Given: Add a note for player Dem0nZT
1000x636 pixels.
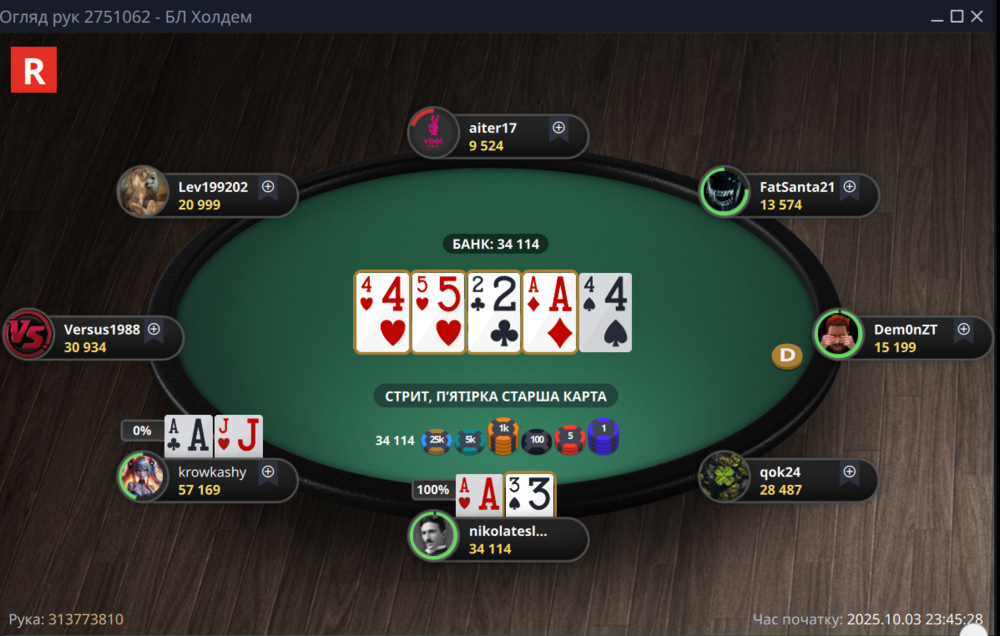Looking at the screenshot, I should (x=963, y=328).
